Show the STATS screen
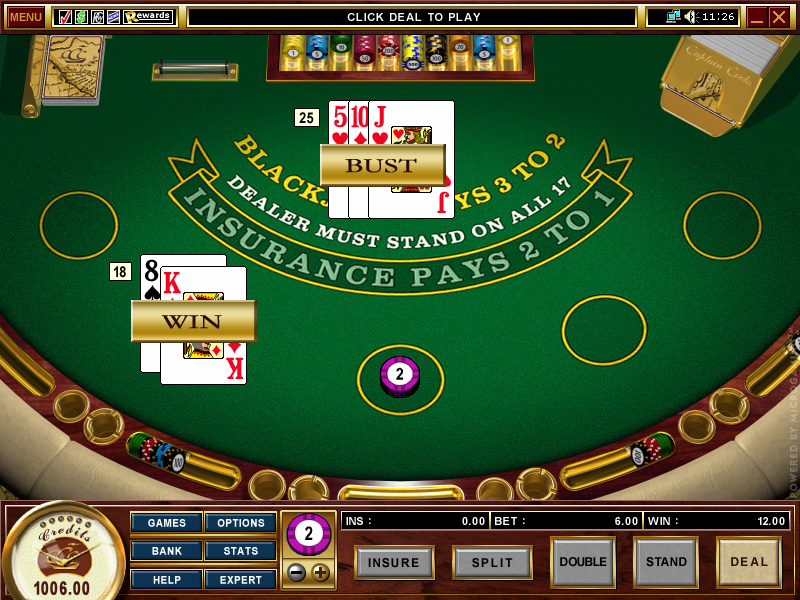This screenshot has height=600, width=800. point(241,551)
